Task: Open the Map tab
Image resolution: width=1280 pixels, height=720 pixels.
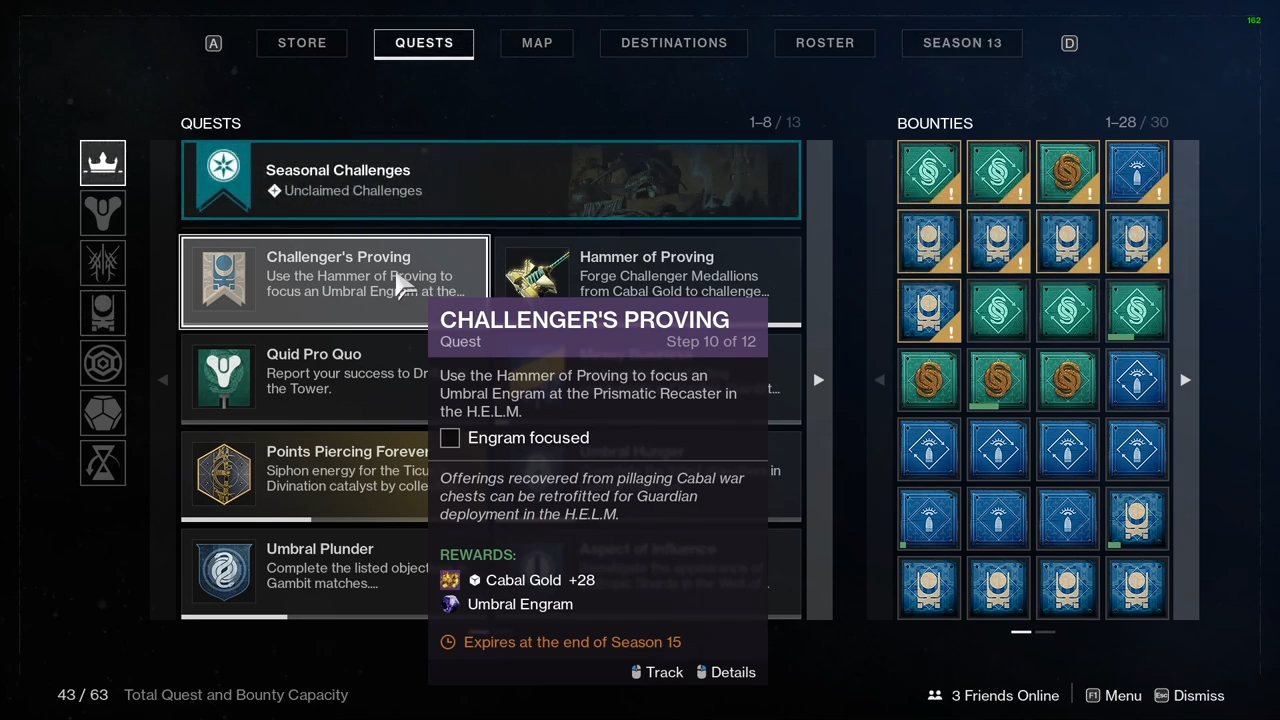Action: 537,43
